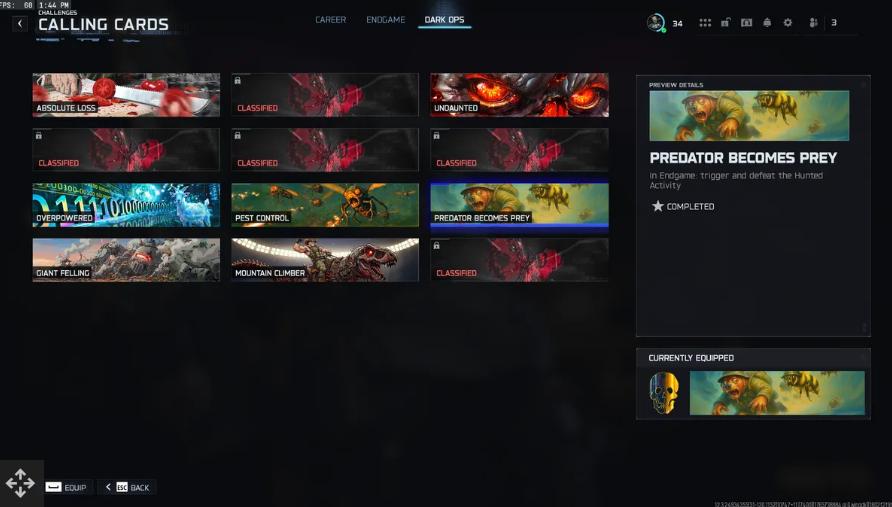Equip the highlighted calling card
The image size is (892, 507).
click(x=66, y=487)
